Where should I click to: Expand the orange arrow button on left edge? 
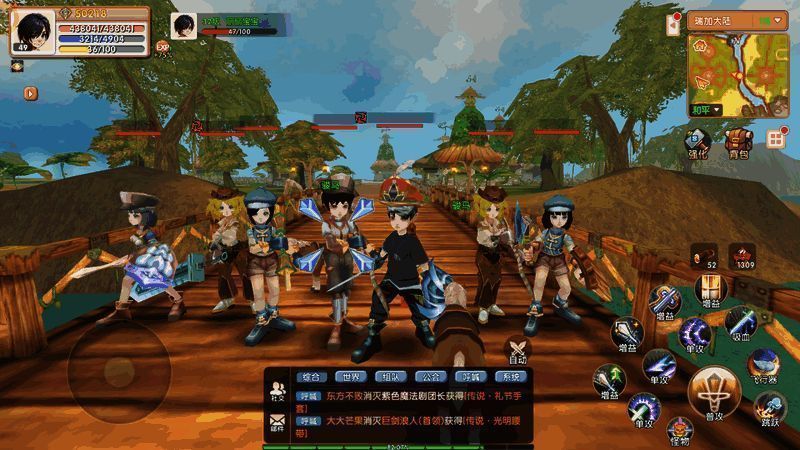click(x=31, y=93)
